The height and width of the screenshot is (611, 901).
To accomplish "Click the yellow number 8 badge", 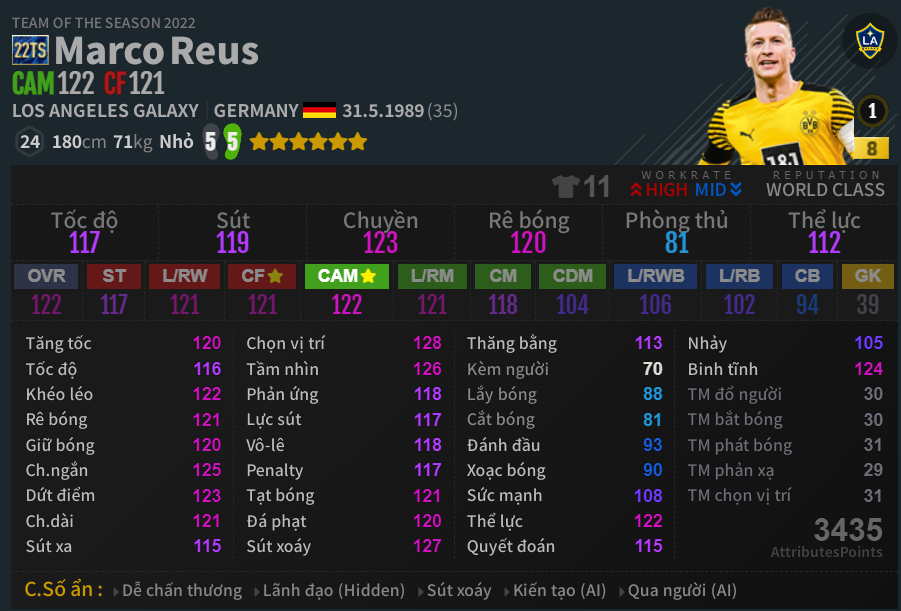I will pos(871,148).
